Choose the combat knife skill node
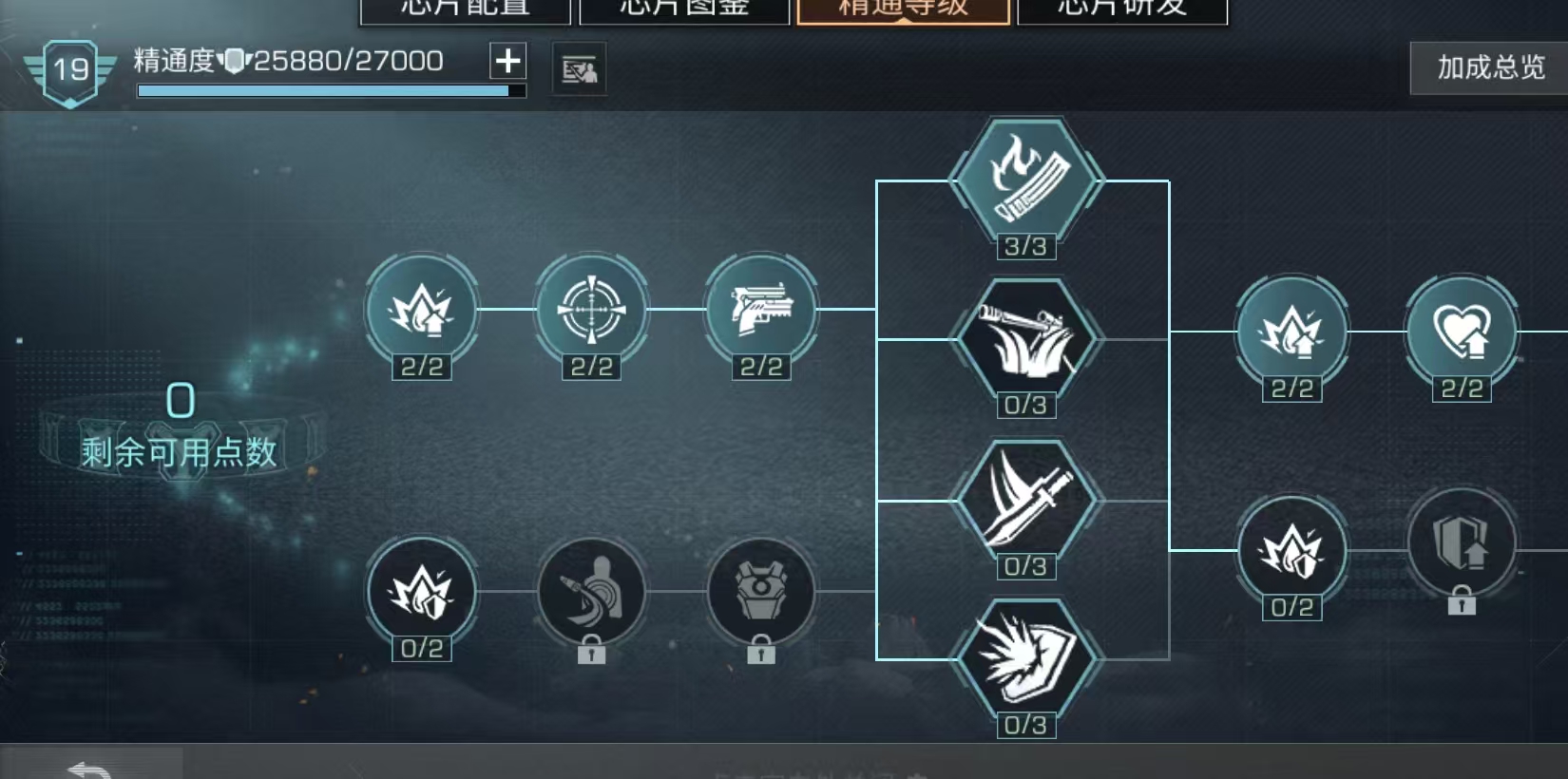1568x779 pixels. click(x=1025, y=500)
